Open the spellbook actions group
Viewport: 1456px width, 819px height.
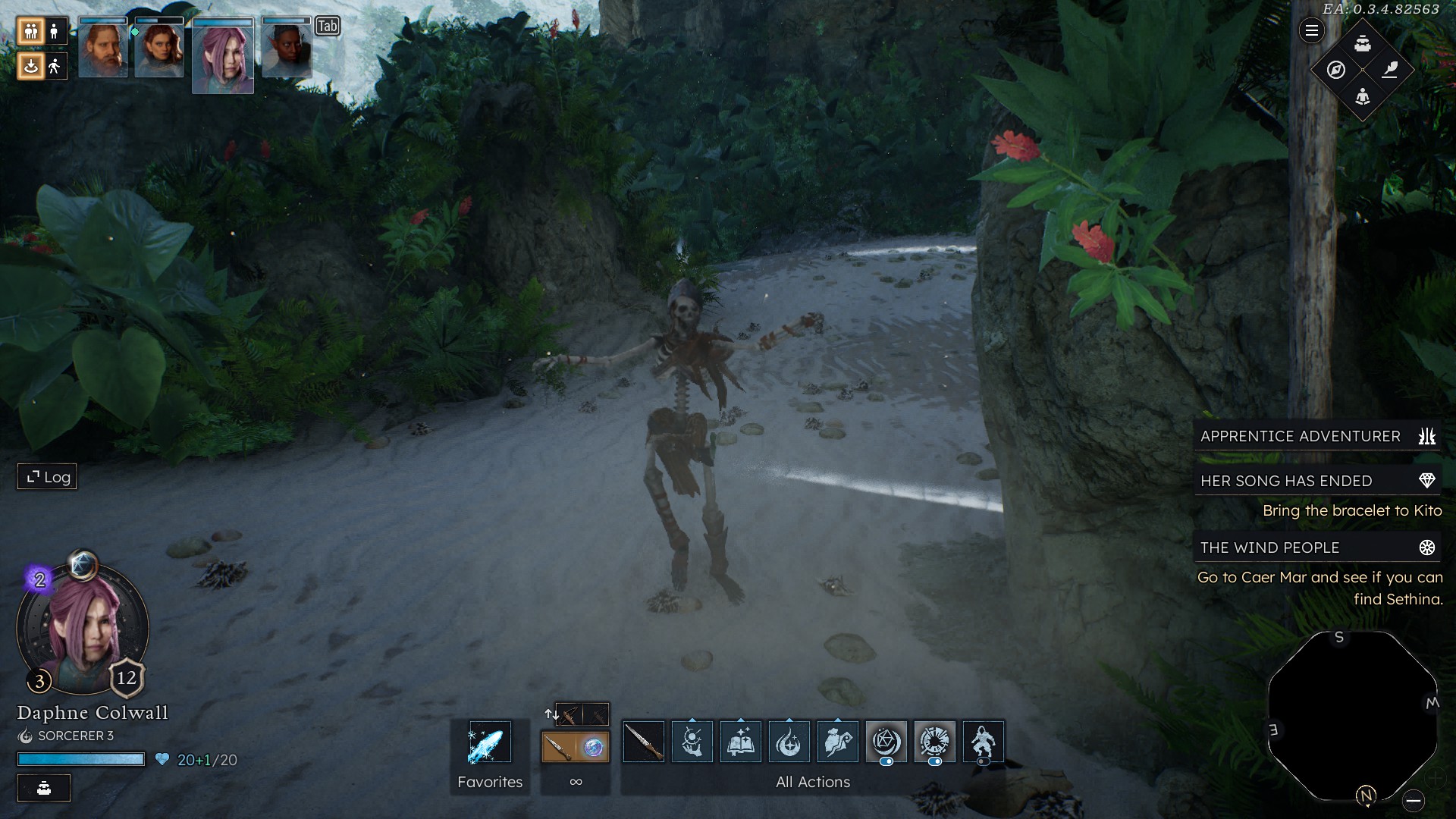(x=740, y=742)
